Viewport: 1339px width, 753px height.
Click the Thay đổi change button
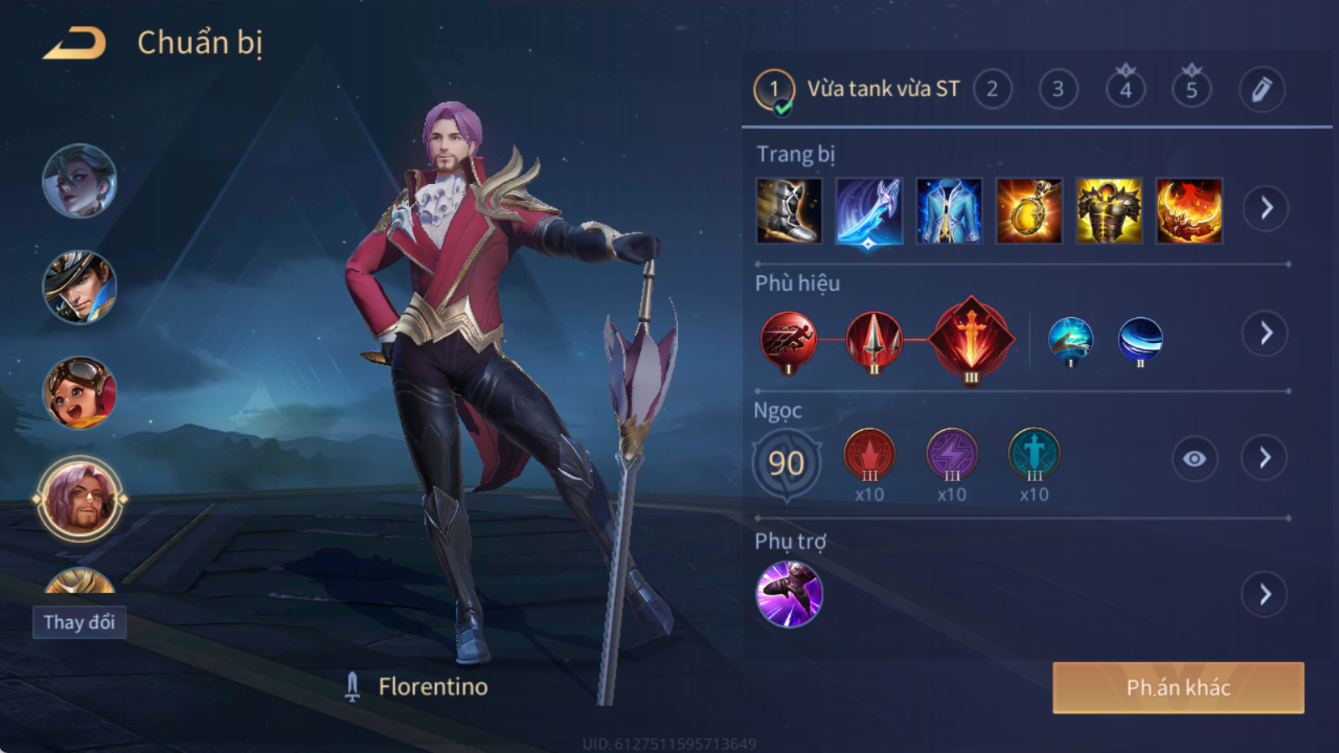[x=79, y=622]
